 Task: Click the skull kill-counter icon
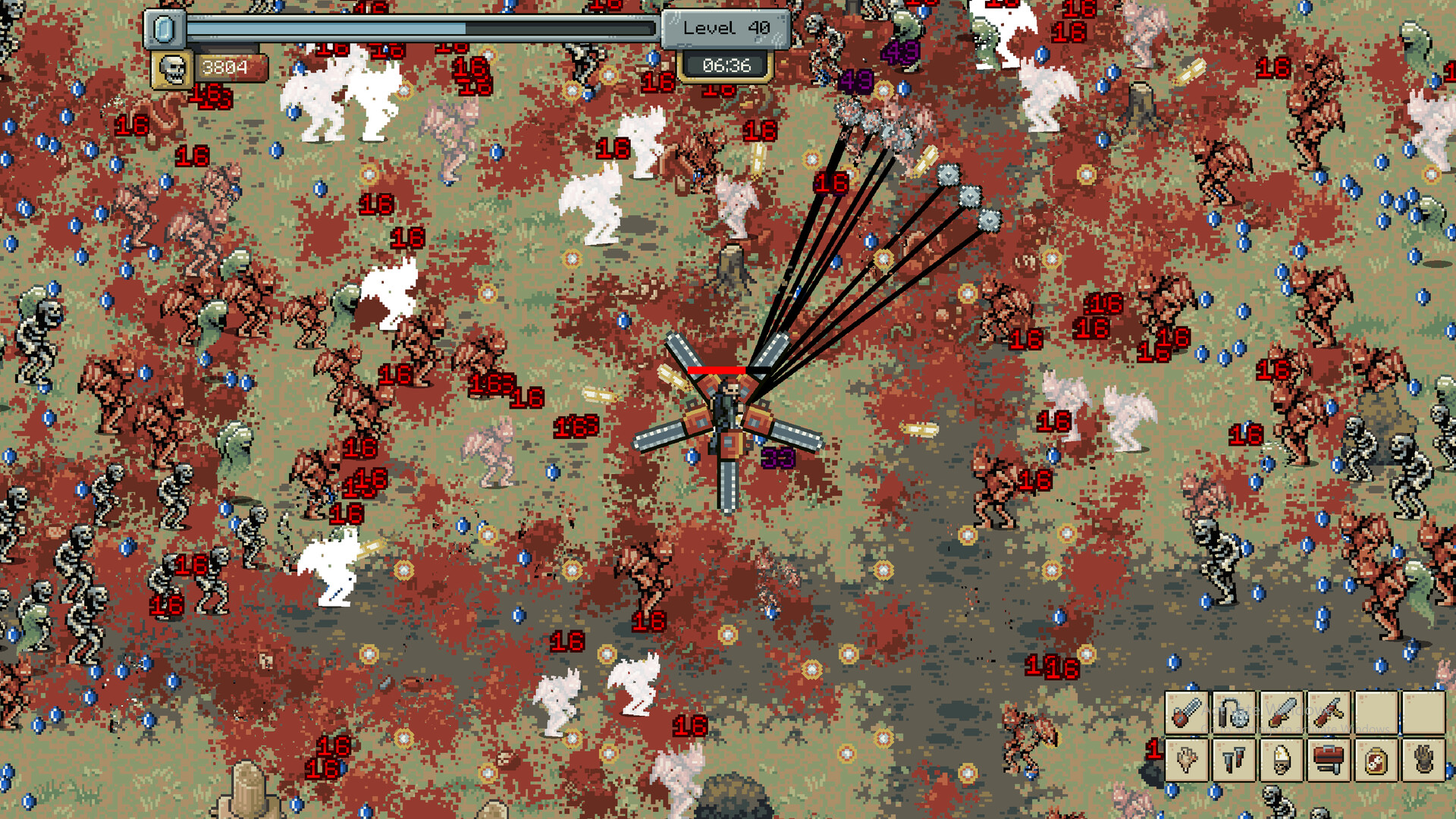(x=172, y=68)
